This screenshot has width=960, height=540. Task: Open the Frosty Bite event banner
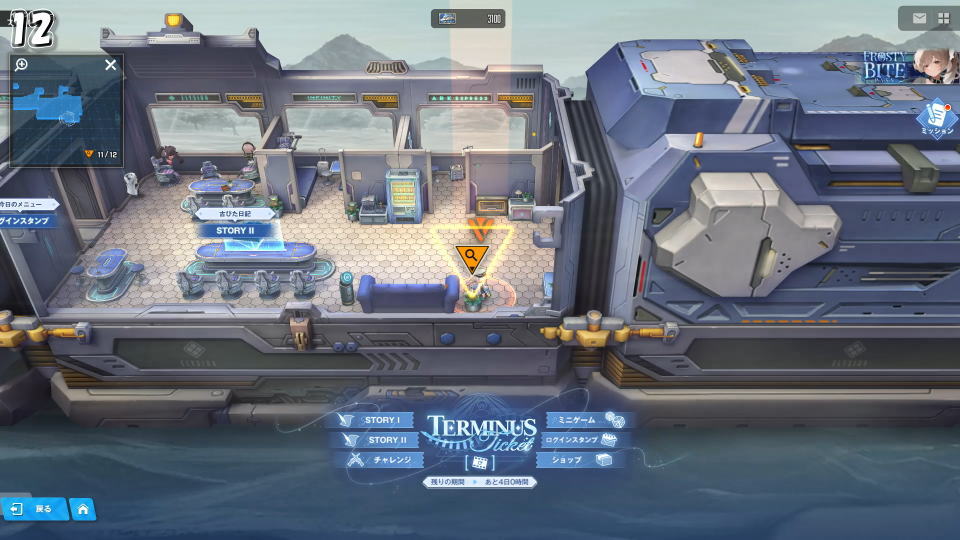tap(904, 66)
